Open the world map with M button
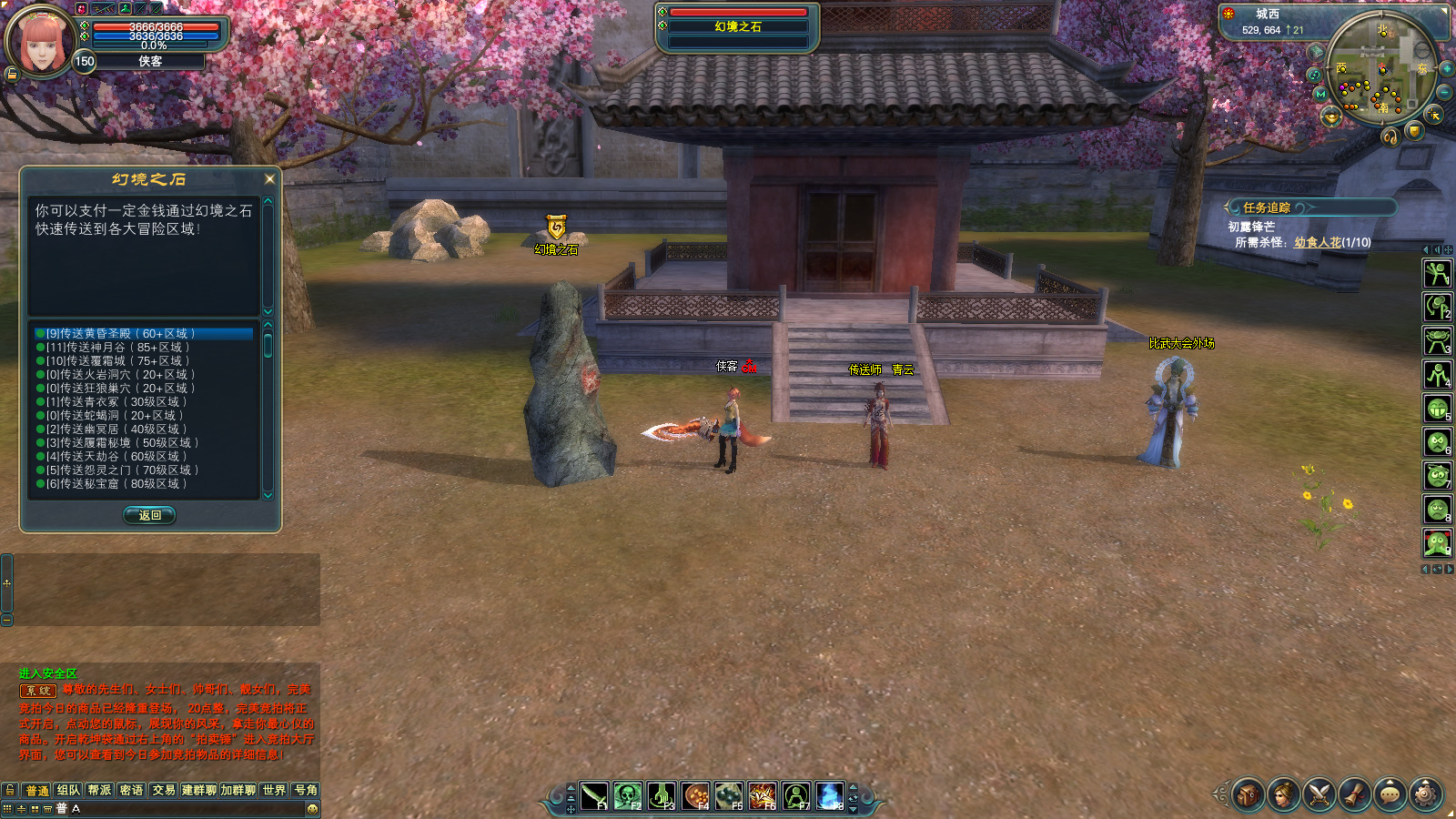The height and width of the screenshot is (819, 1456). click(x=1320, y=94)
